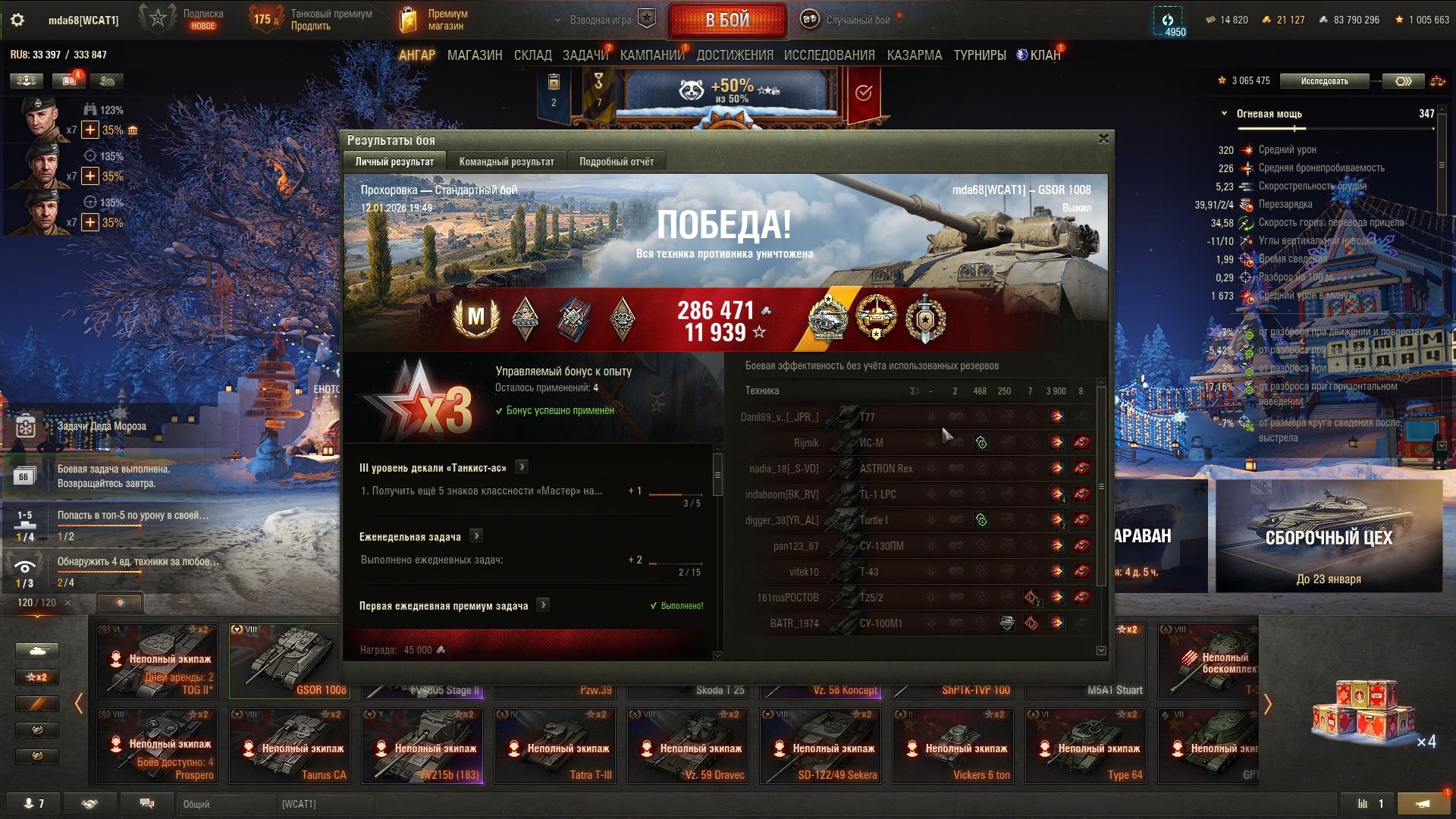Expand the Еженедельная задача details arrow
Viewport: 1456px width, 819px height.
[x=476, y=536]
